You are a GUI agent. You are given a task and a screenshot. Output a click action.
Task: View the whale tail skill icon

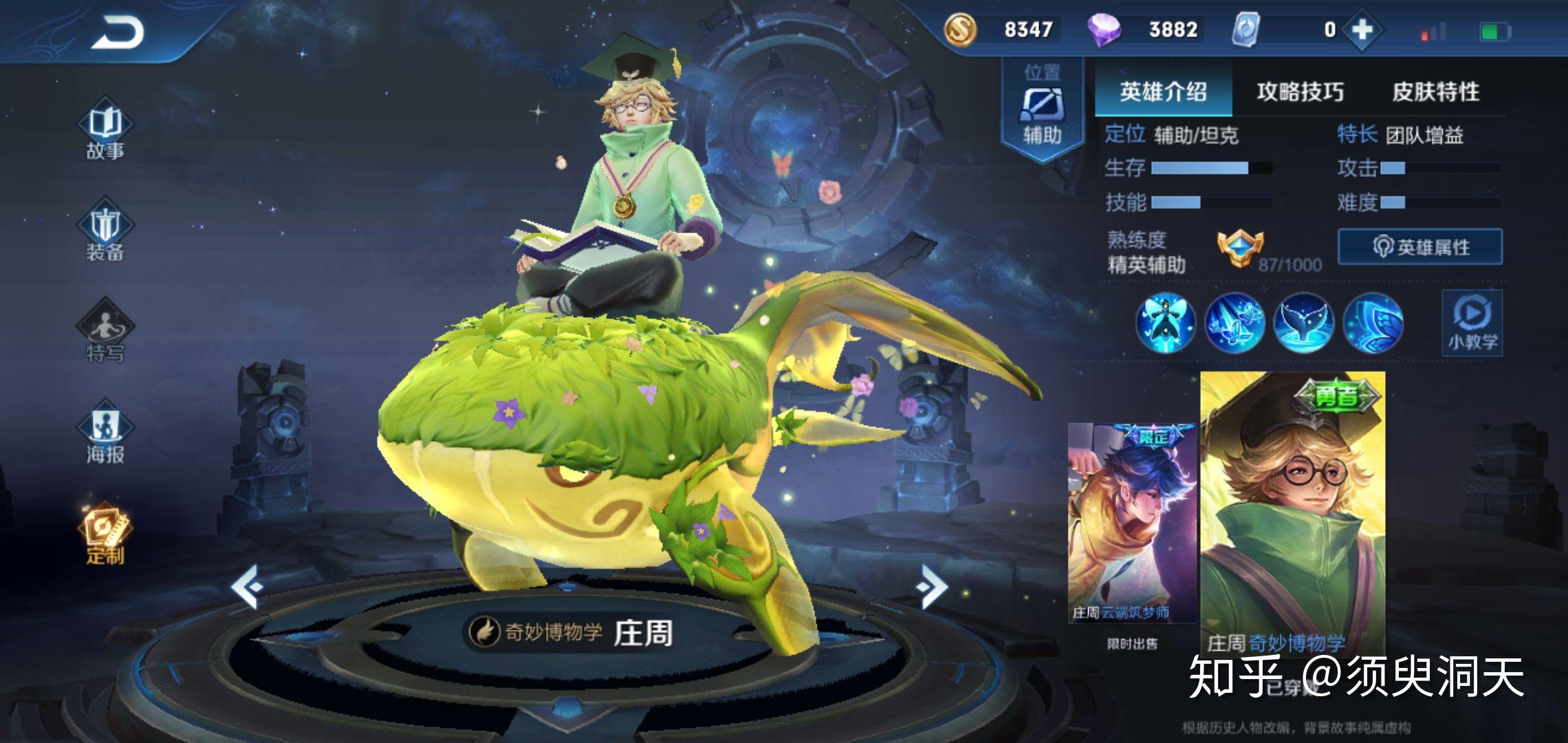point(1303,323)
